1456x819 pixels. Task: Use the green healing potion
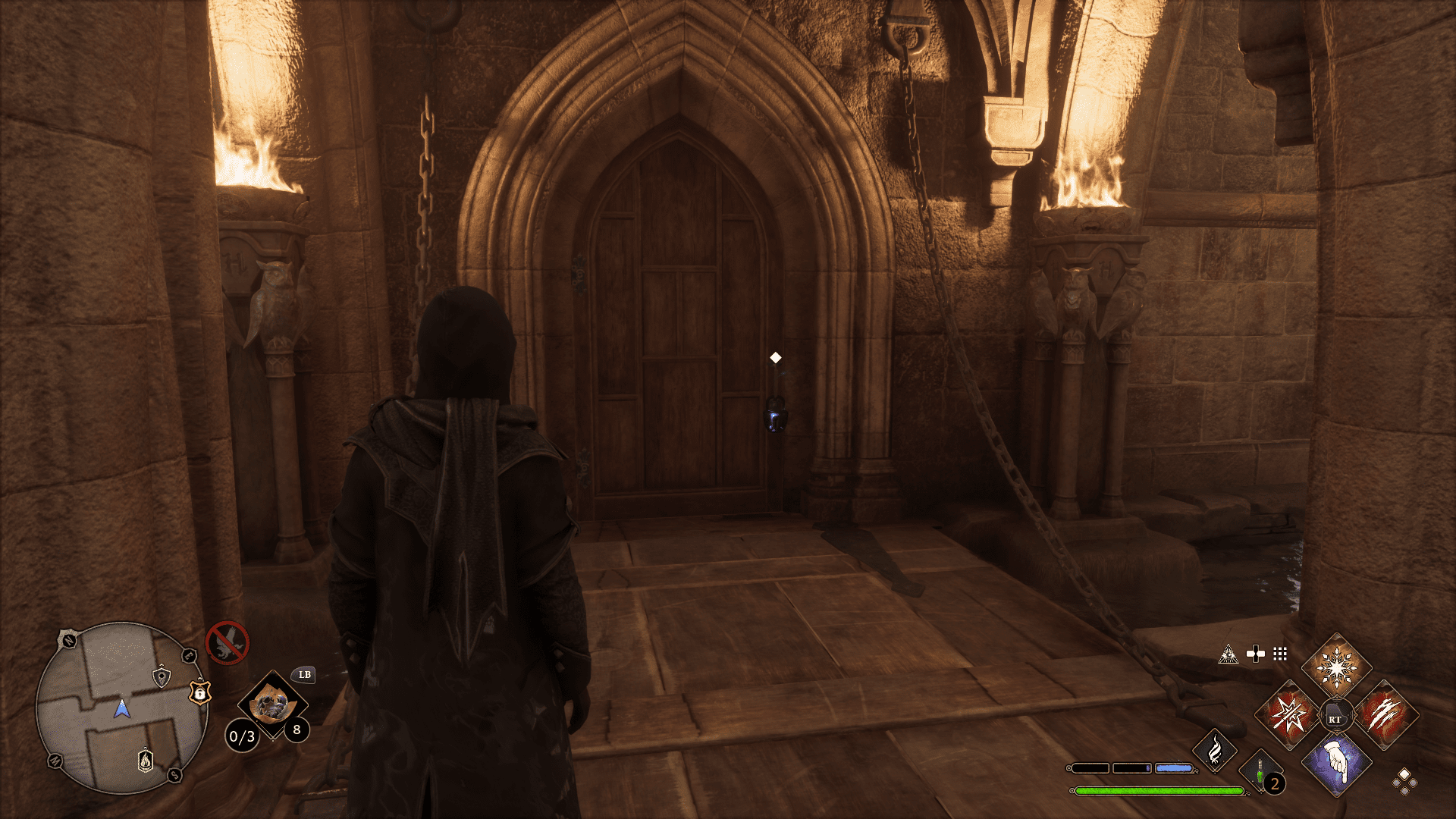tap(1260, 773)
